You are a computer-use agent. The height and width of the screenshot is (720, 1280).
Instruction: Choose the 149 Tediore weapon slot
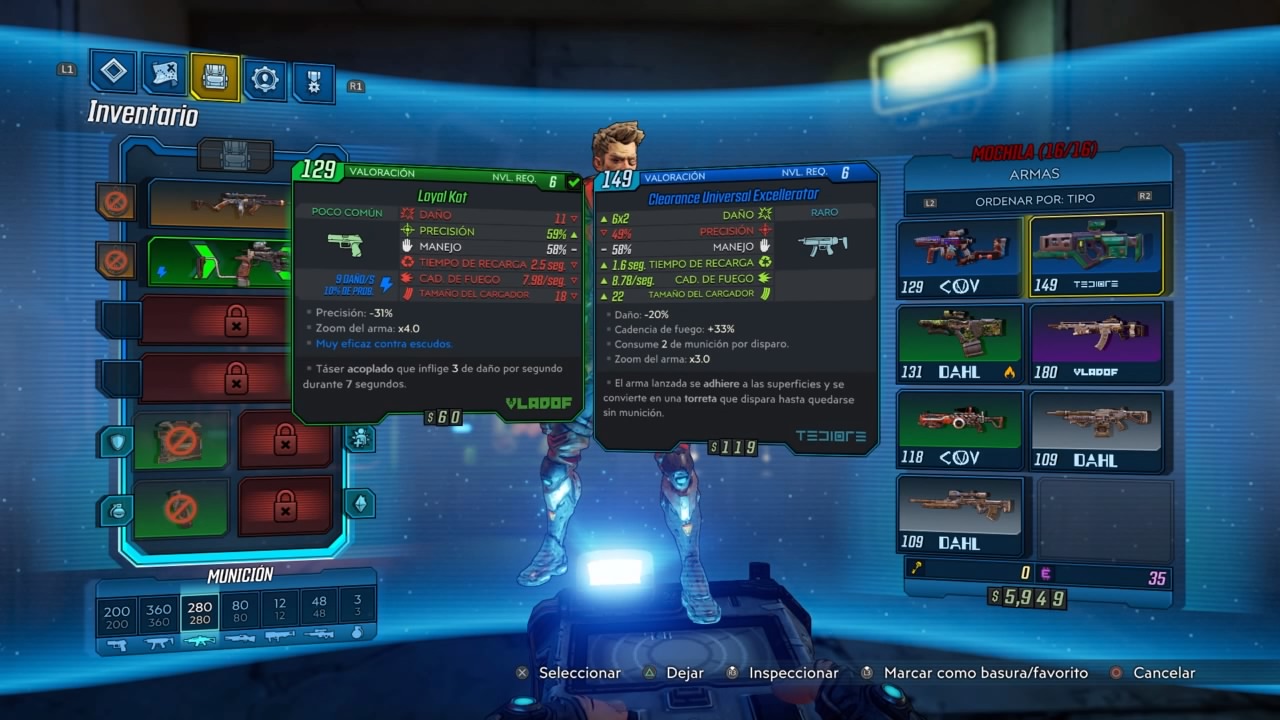1097,256
